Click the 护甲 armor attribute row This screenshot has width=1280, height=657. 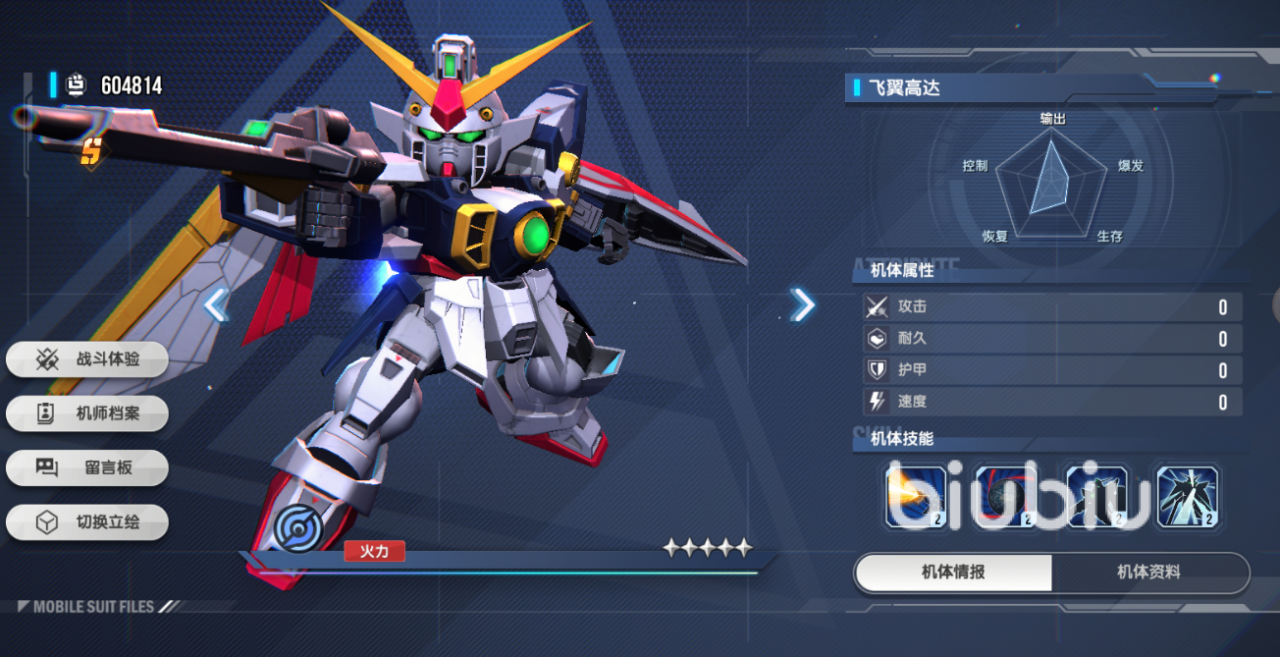(x=1052, y=370)
